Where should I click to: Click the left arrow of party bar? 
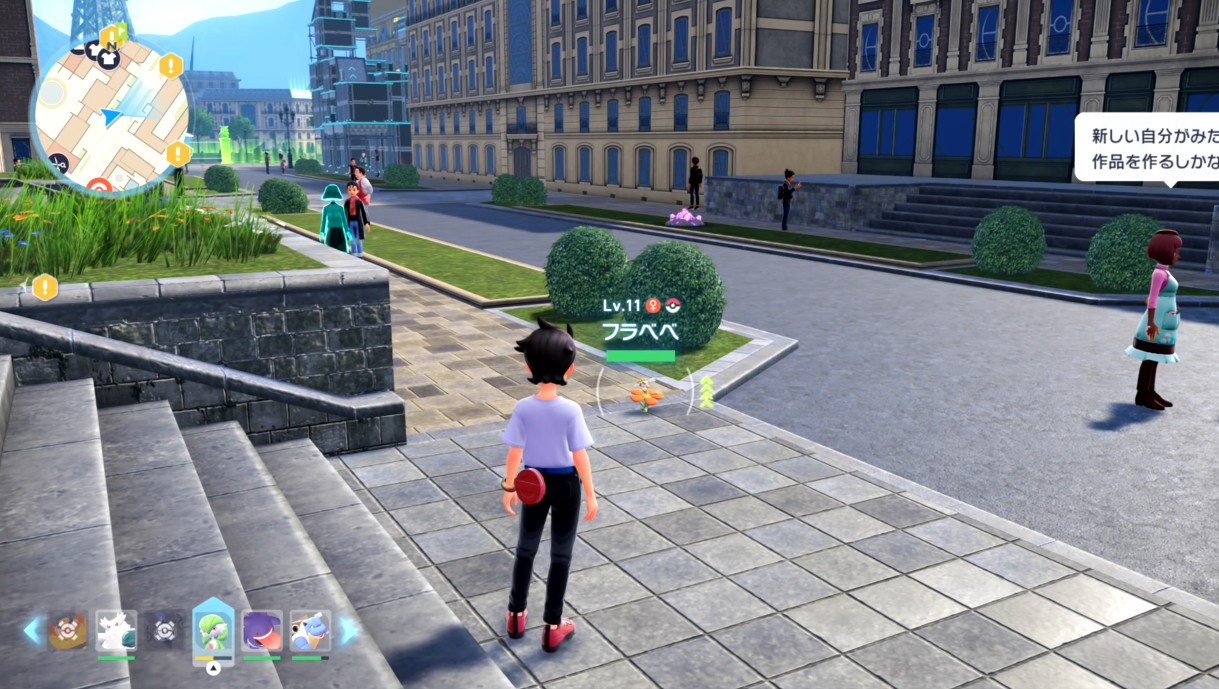tap(33, 630)
